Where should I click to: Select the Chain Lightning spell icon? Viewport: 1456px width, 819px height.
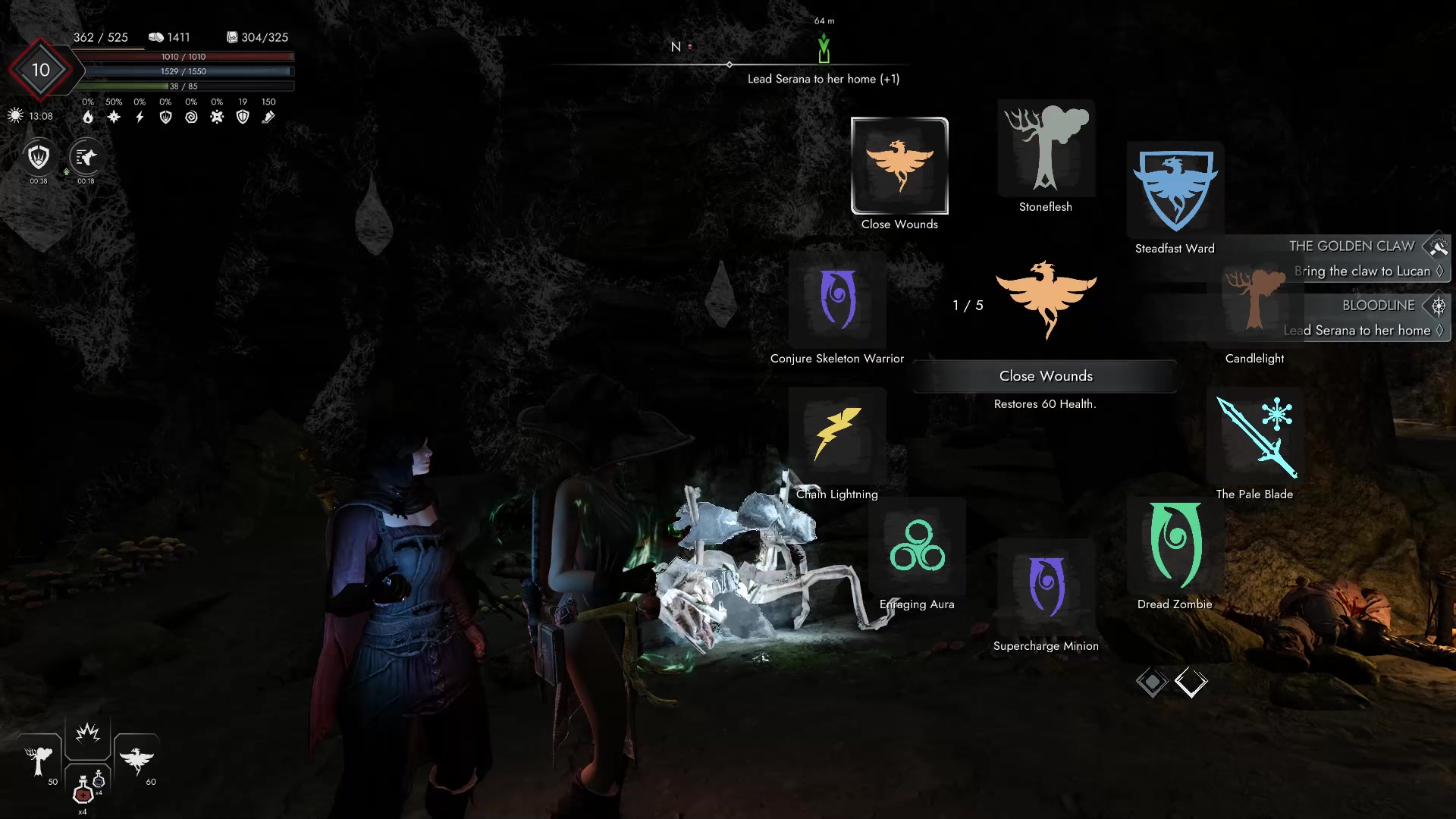[837, 436]
